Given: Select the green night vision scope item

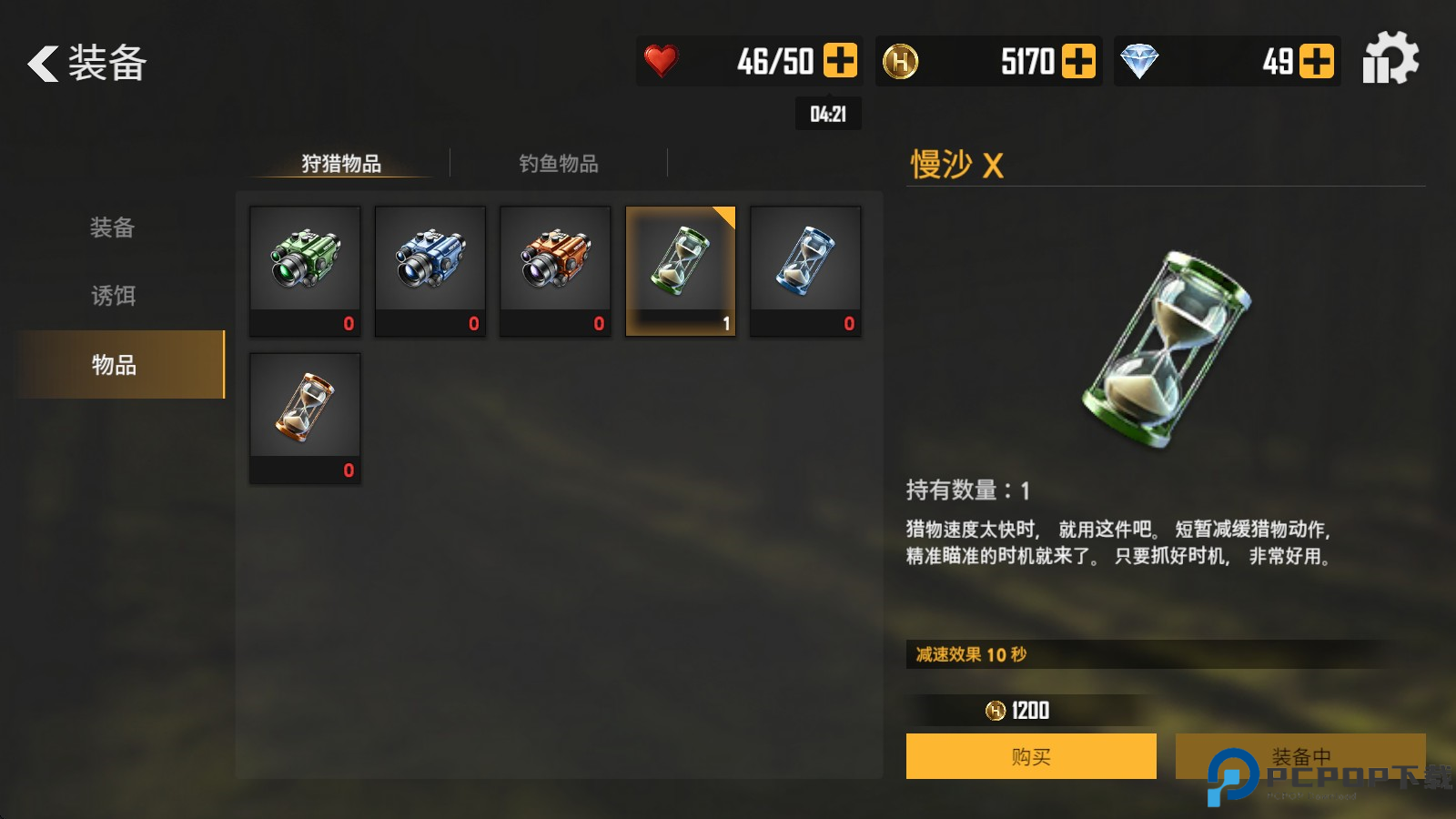Looking at the screenshot, I should pos(304,264).
